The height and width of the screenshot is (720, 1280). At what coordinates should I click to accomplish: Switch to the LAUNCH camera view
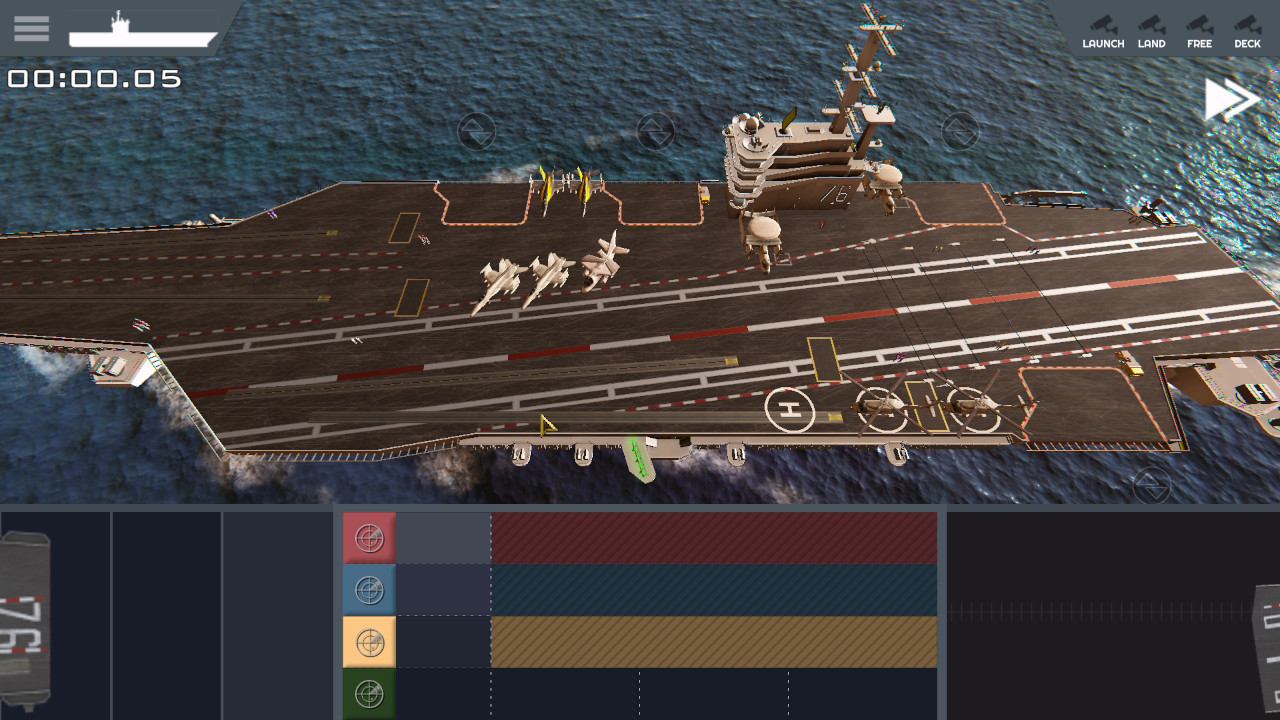pyautogui.click(x=1103, y=32)
